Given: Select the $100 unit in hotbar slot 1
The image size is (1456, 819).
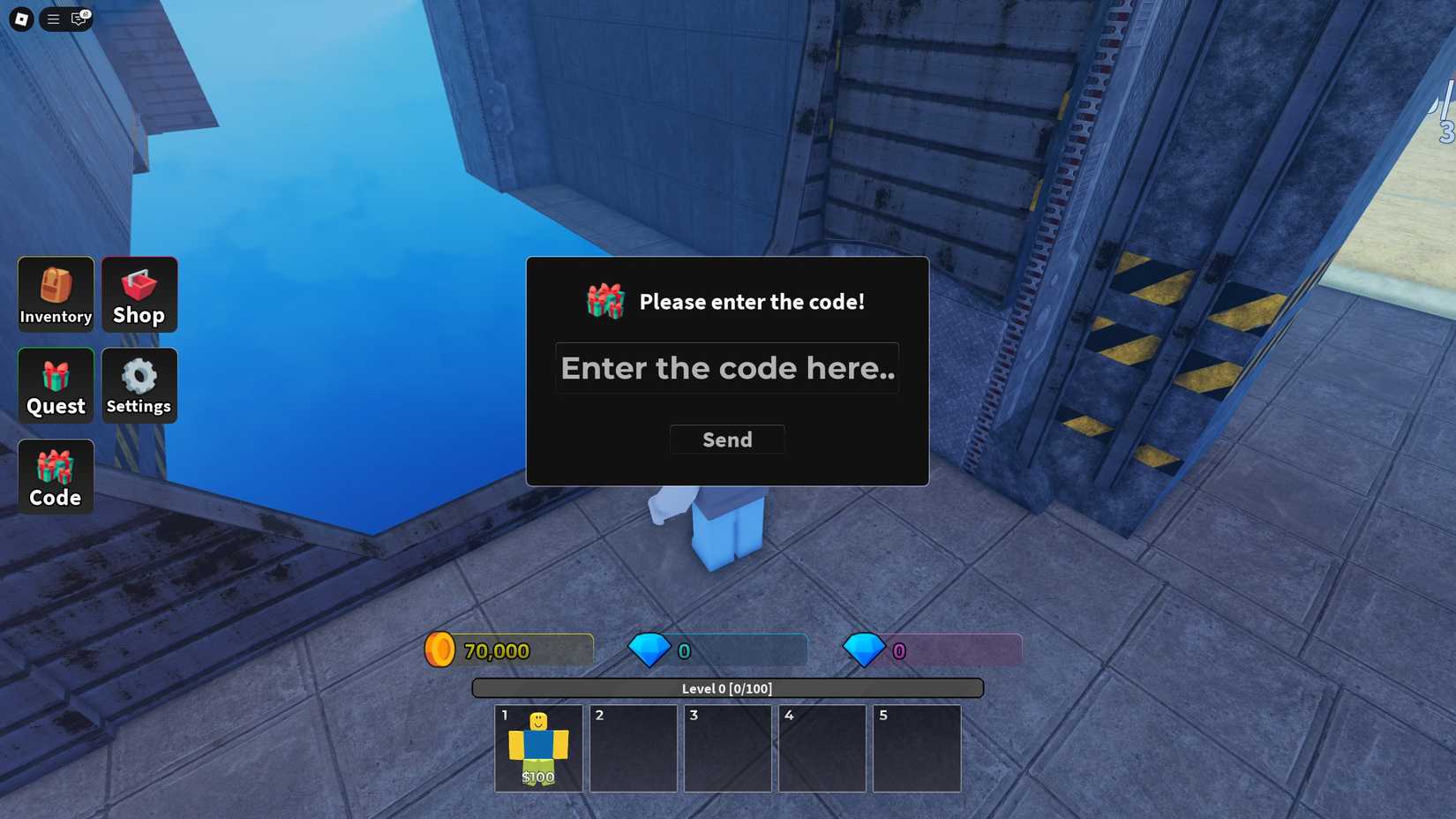Looking at the screenshot, I should pyautogui.click(x=537, y=748).
